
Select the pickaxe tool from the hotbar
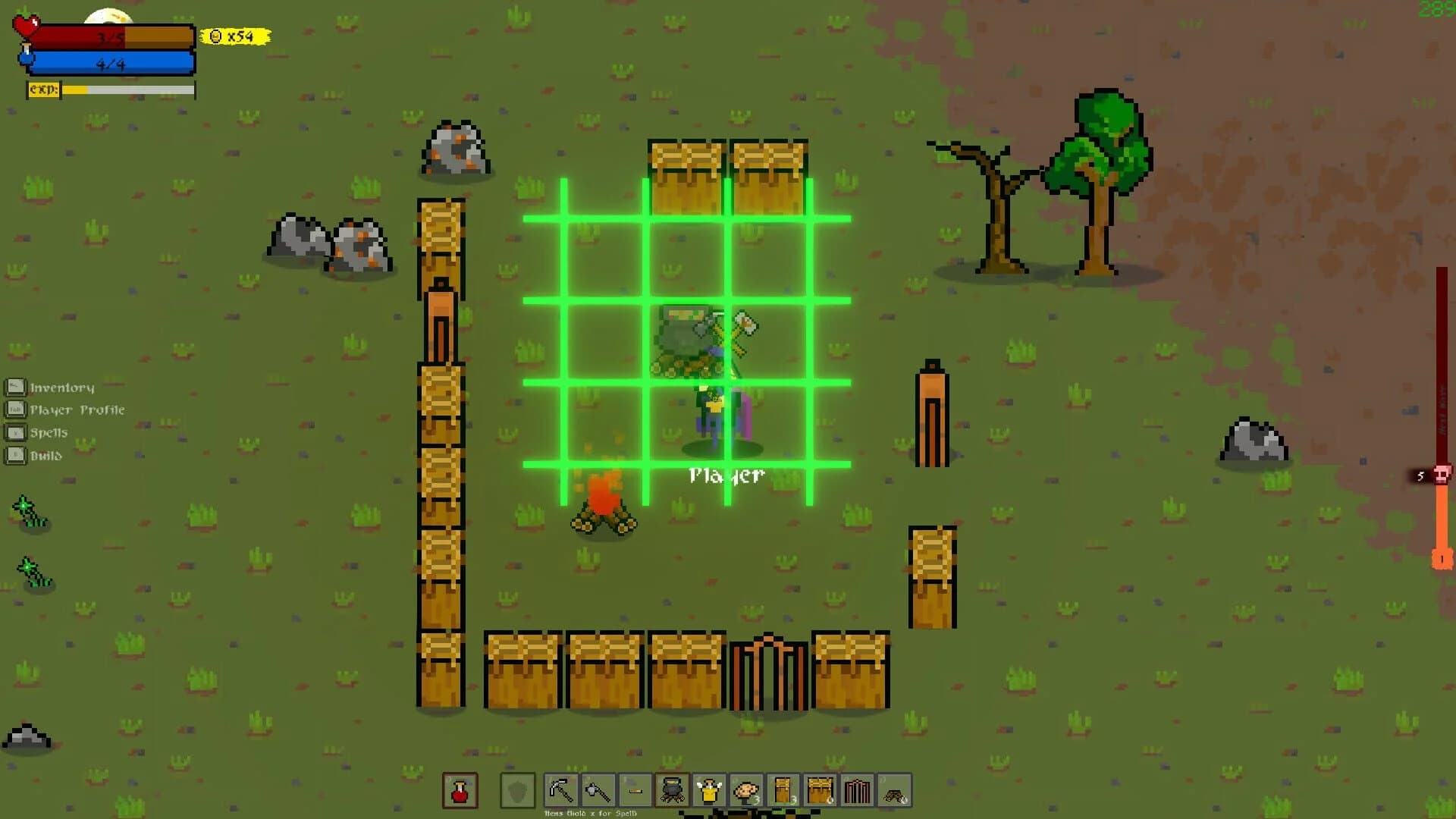560,791
